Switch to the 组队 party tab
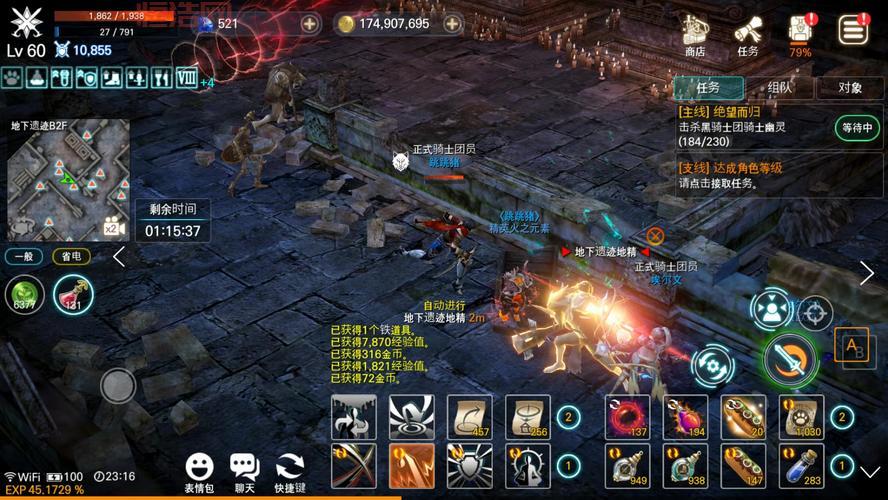888x500 pixels. 779,87
